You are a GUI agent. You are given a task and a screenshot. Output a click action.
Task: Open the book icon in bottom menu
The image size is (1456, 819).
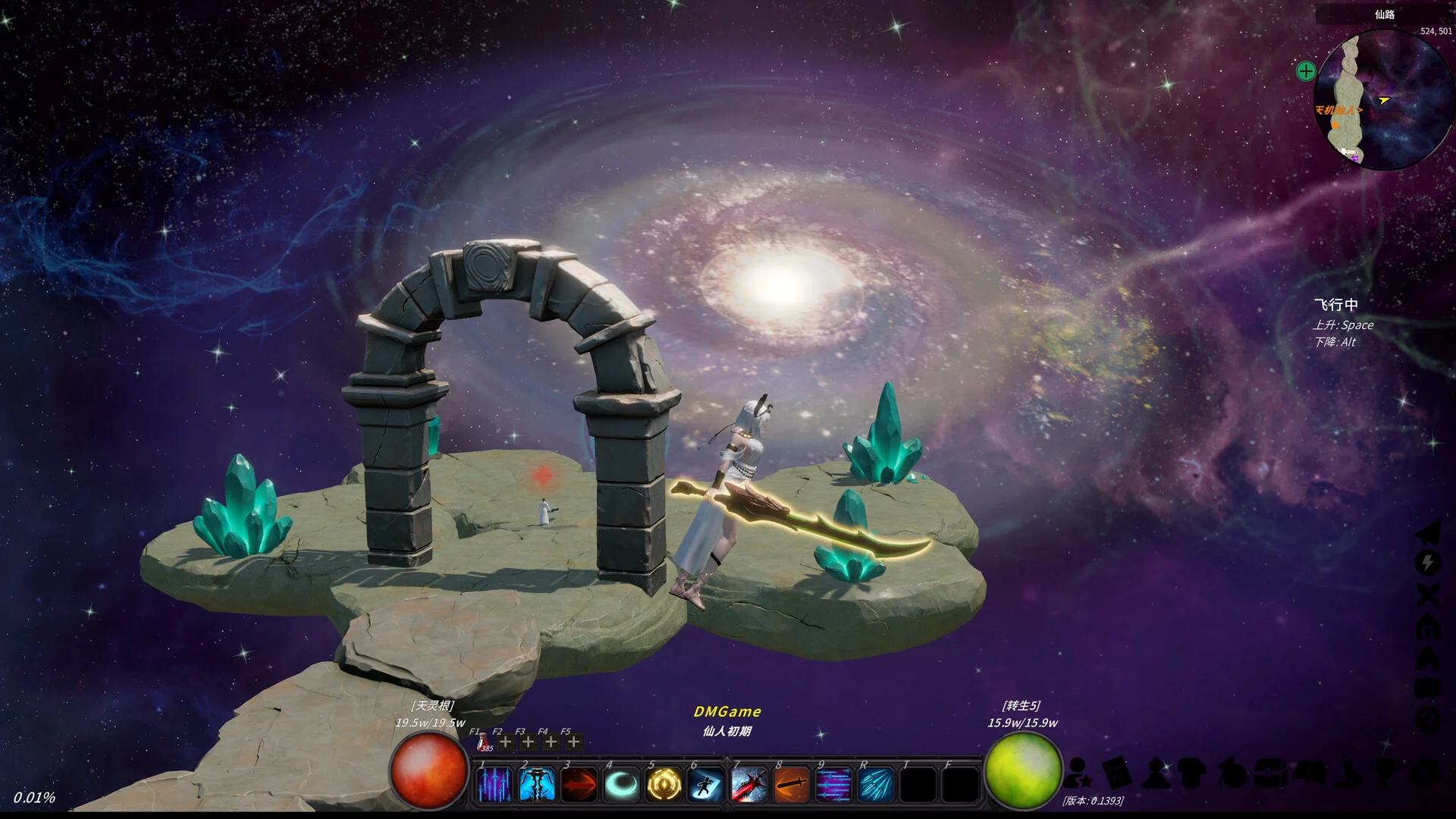point(1116,773)
